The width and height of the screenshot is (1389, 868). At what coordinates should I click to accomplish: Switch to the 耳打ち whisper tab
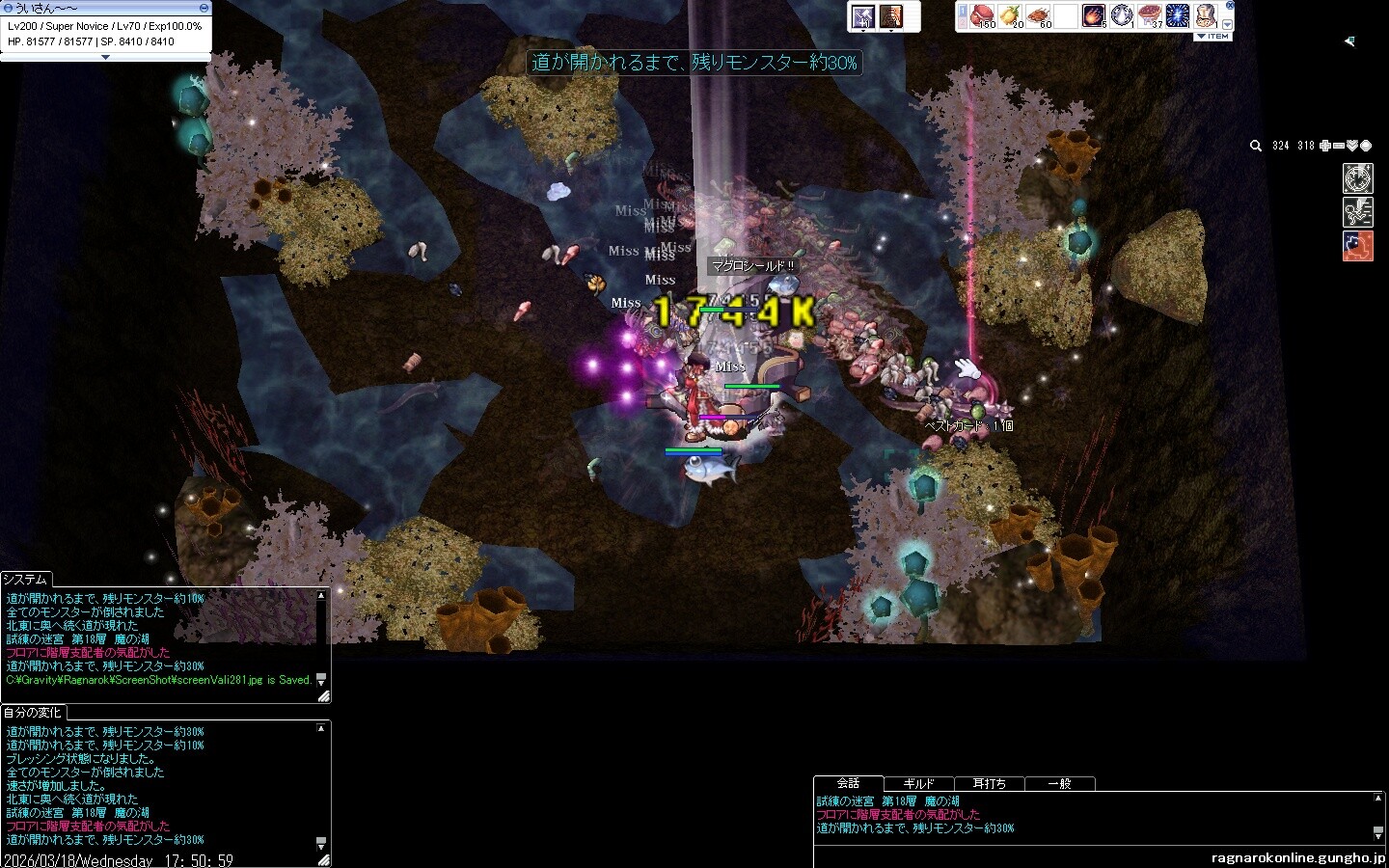[989, 784]
